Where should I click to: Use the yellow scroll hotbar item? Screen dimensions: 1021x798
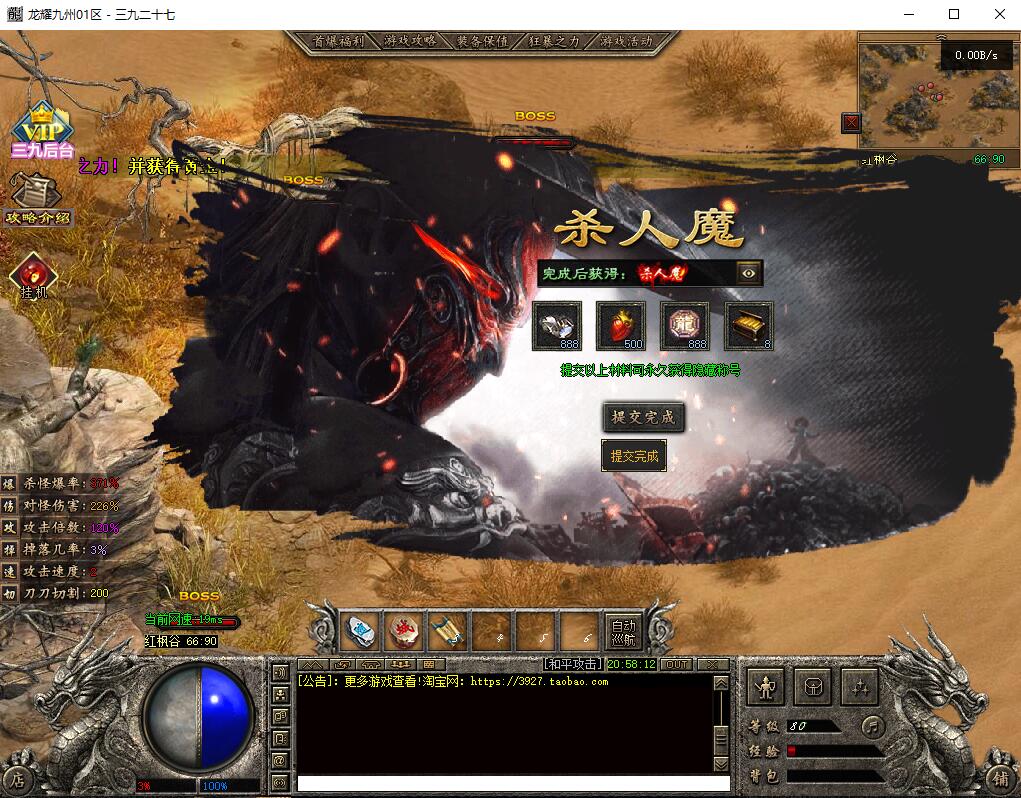447,631
